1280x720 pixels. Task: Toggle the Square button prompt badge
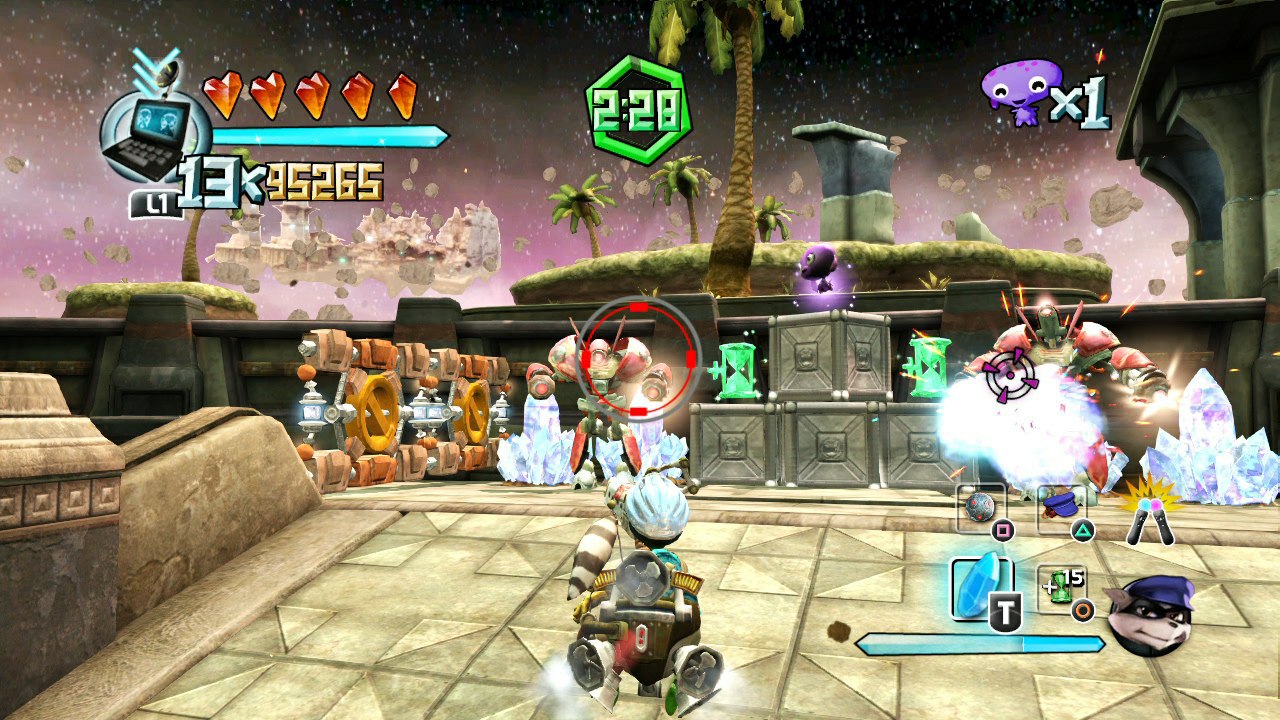1004,529
